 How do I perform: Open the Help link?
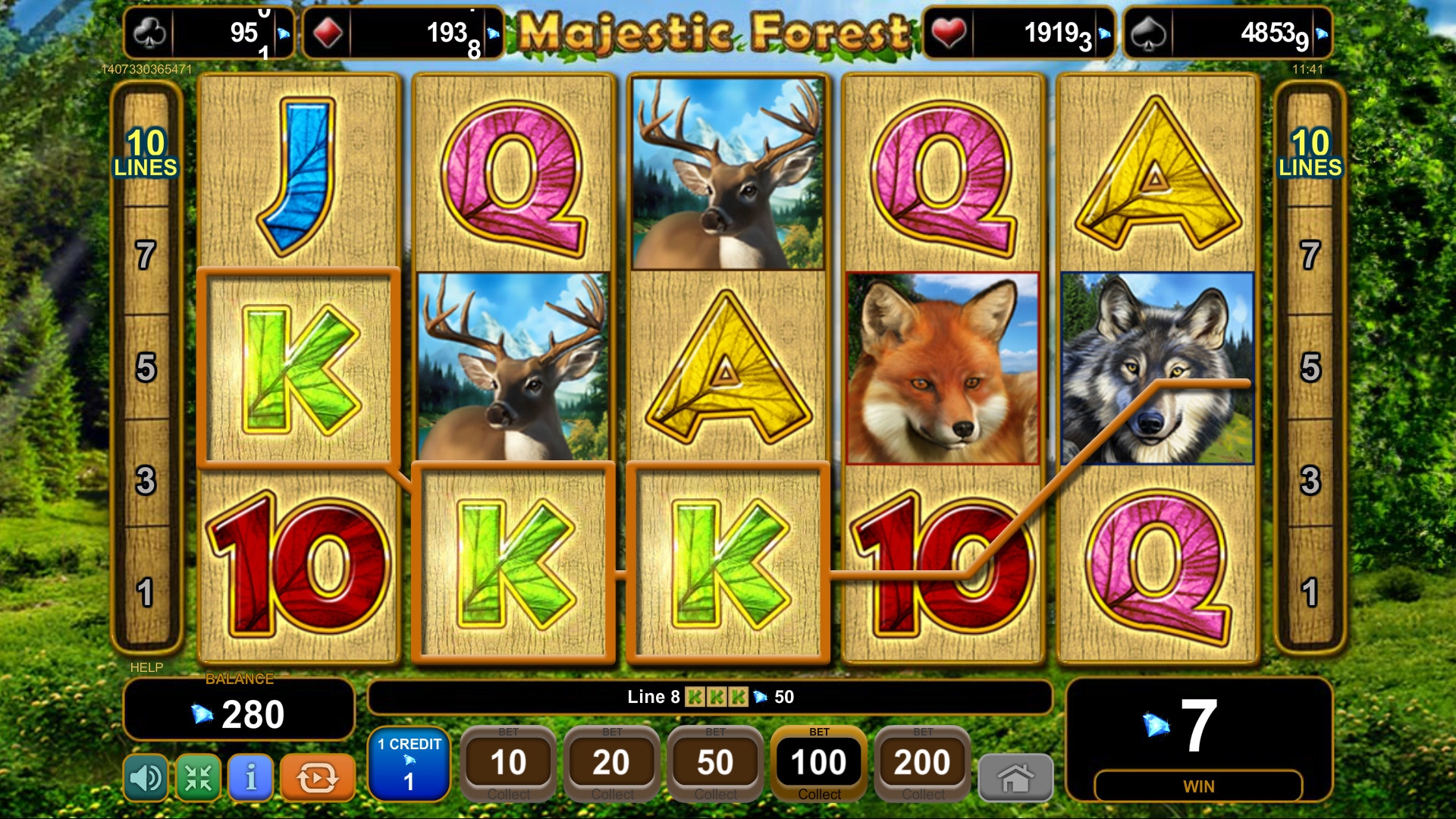click(146, 667)
